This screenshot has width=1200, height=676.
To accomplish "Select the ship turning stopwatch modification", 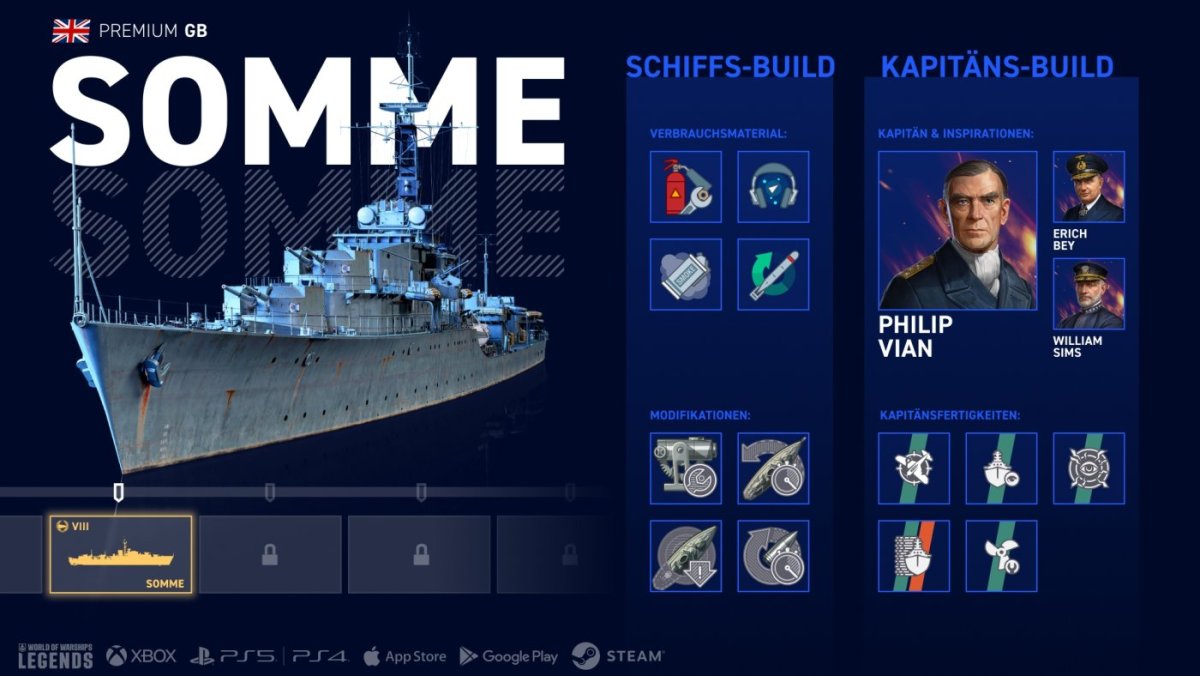I will (x=773, y=468).
